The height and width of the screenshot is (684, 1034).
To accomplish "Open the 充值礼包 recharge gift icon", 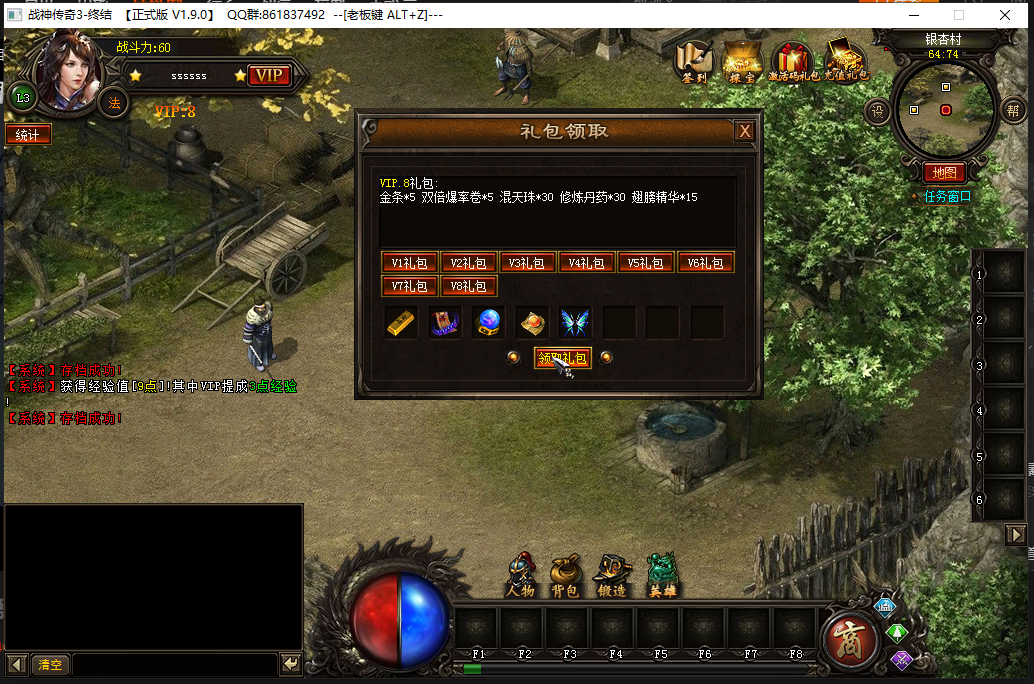I will [846, 60].
